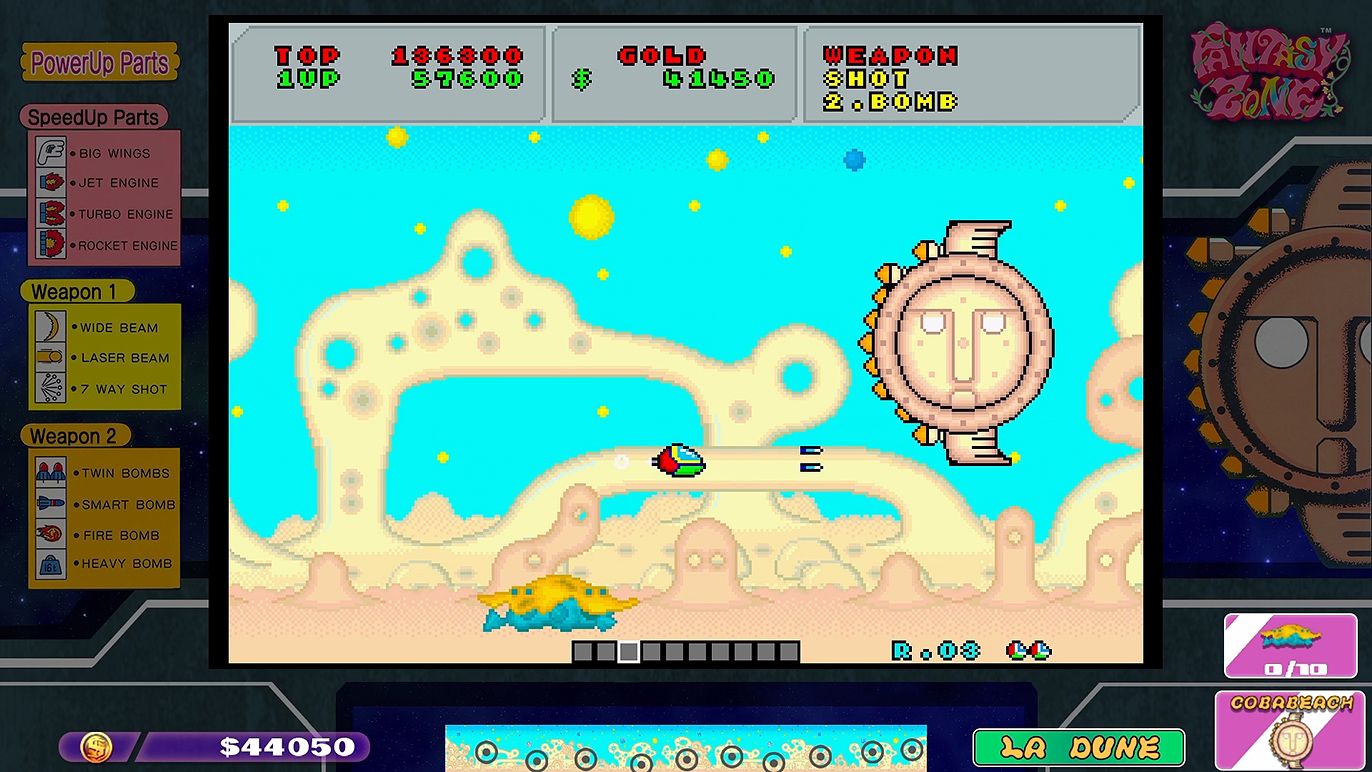Select the Laser Beam weapon
This screenshot has height=772, width=1372.
pyautogui.click(x=104, y=358)
